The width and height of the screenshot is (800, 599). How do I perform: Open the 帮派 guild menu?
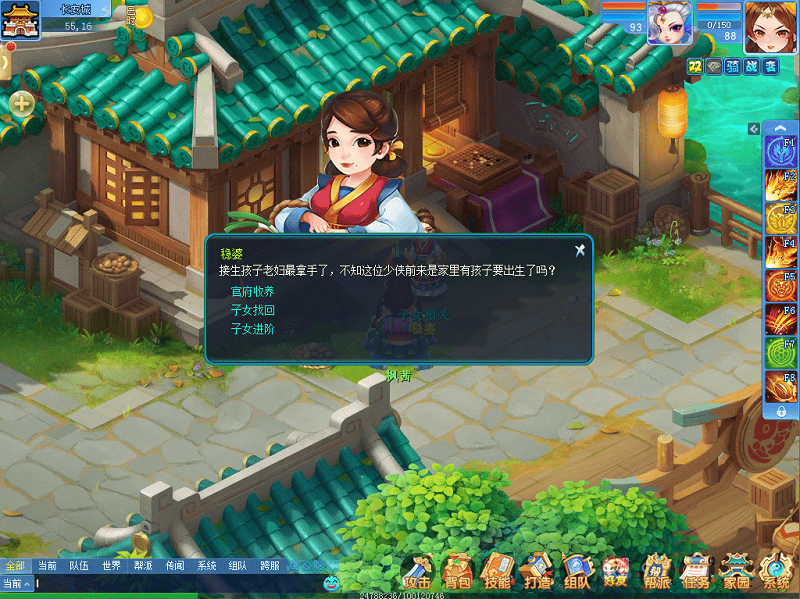tap(656, 573)
